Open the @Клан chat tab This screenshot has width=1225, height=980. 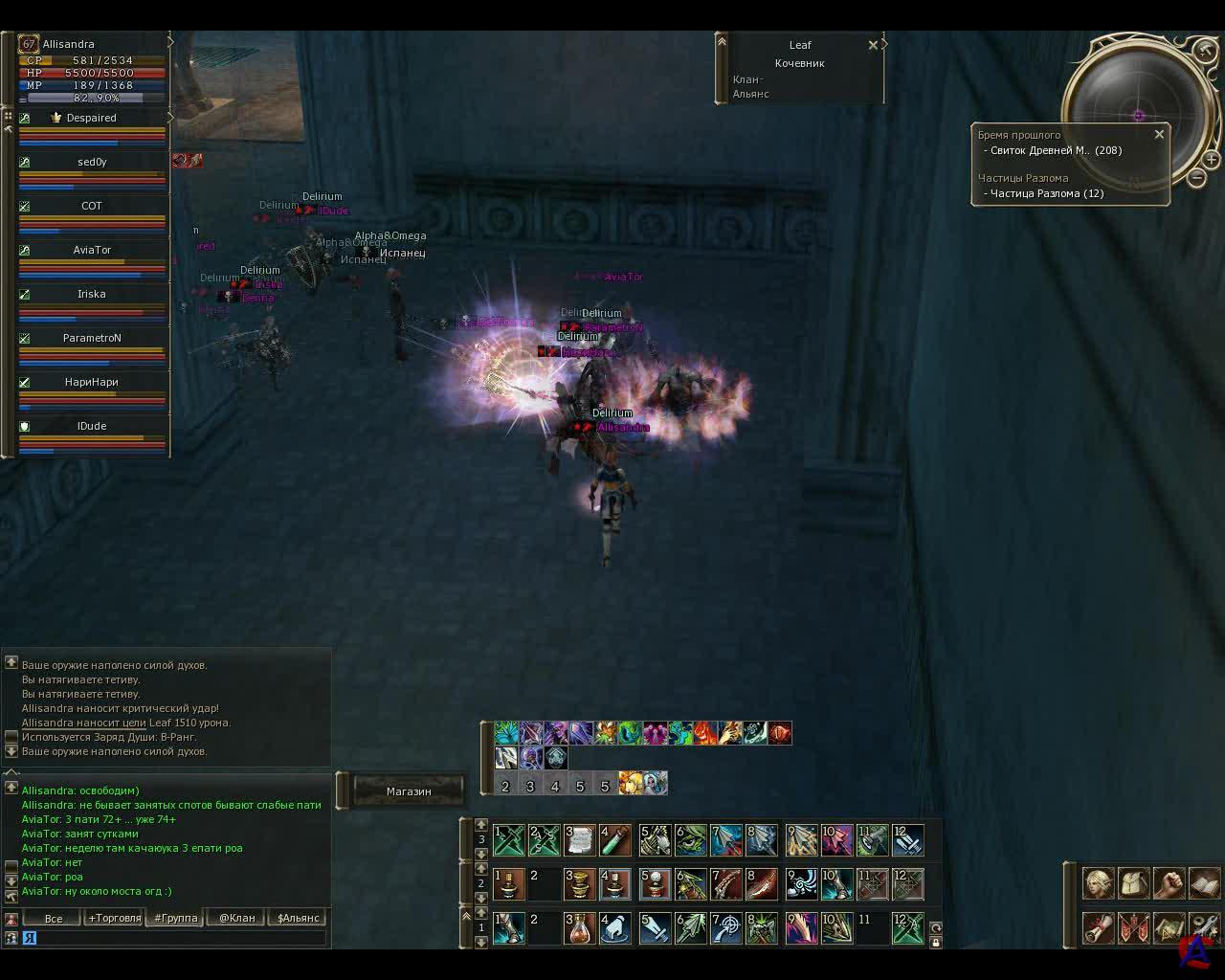[x=237, y=918]
